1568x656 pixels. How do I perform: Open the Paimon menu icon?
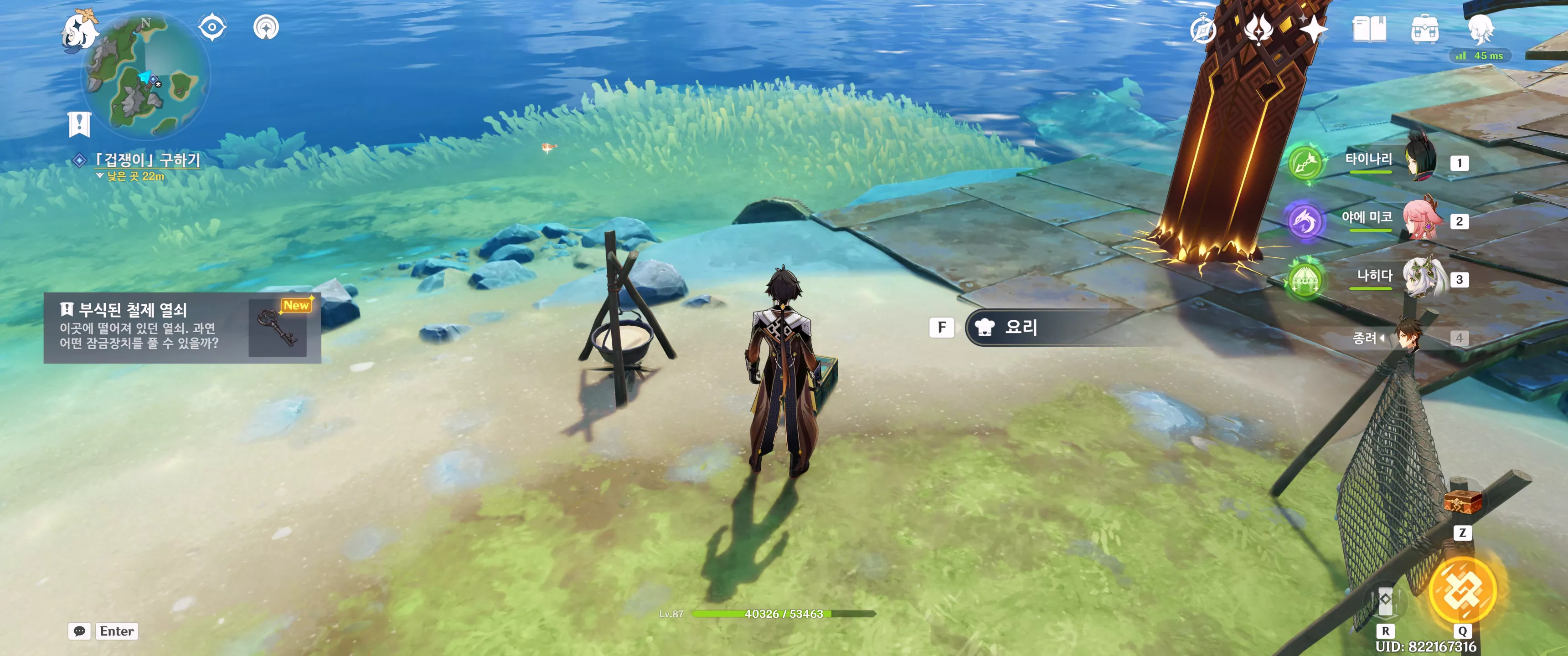[80, 31]
